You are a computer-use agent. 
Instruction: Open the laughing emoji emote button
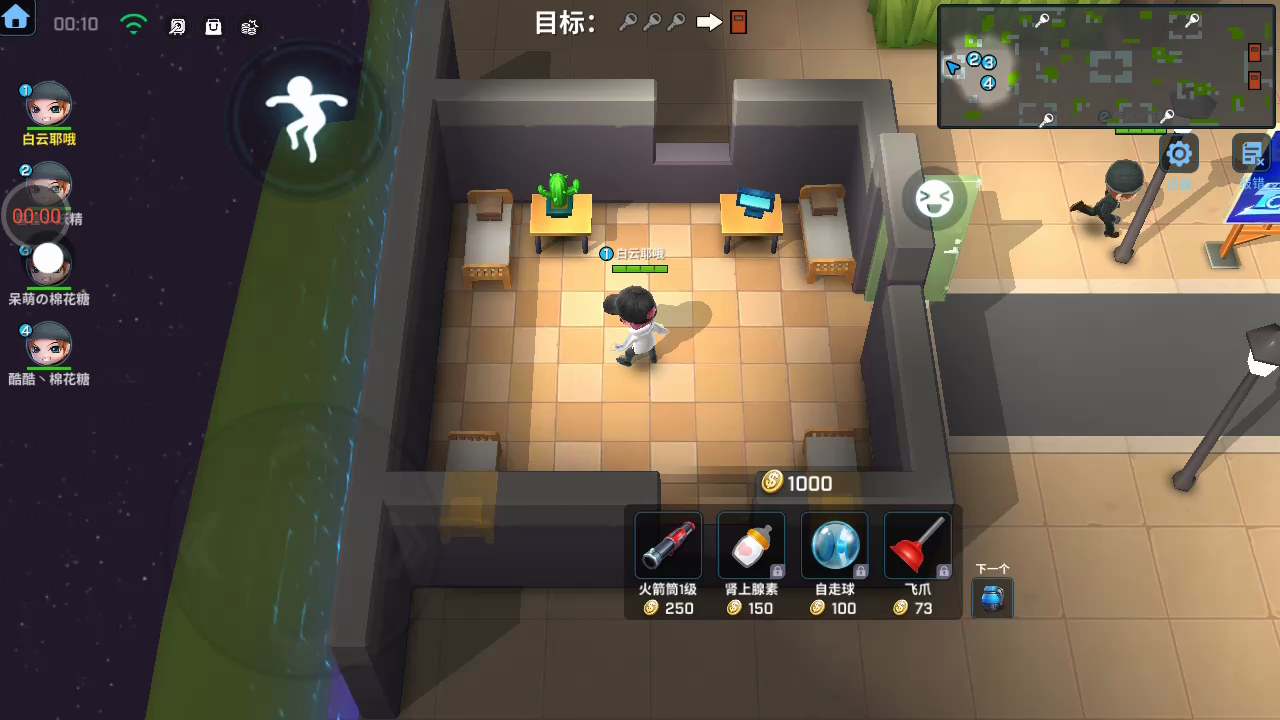(934, 199)
